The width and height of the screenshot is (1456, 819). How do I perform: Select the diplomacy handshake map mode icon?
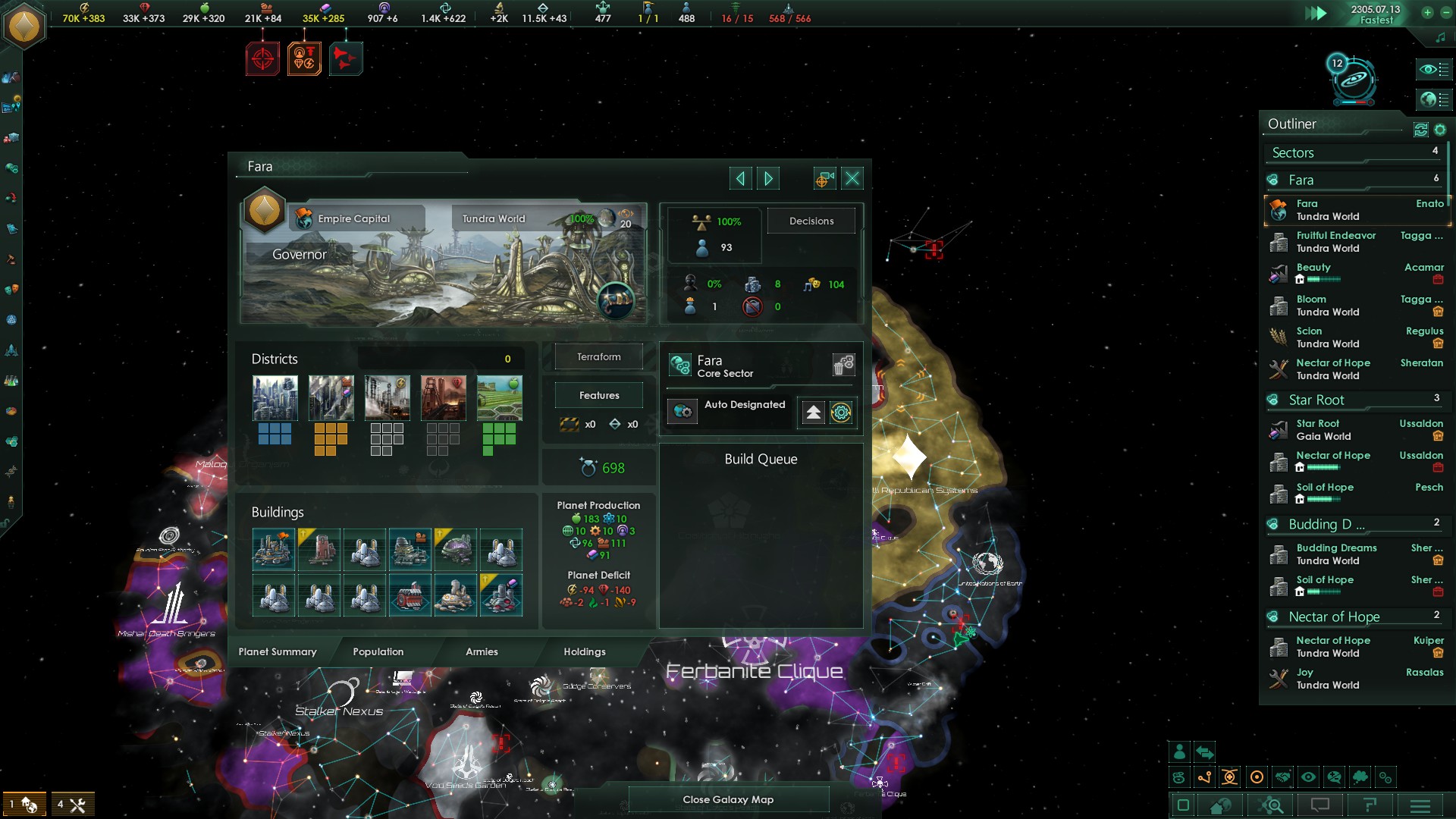coord(1282,777)
